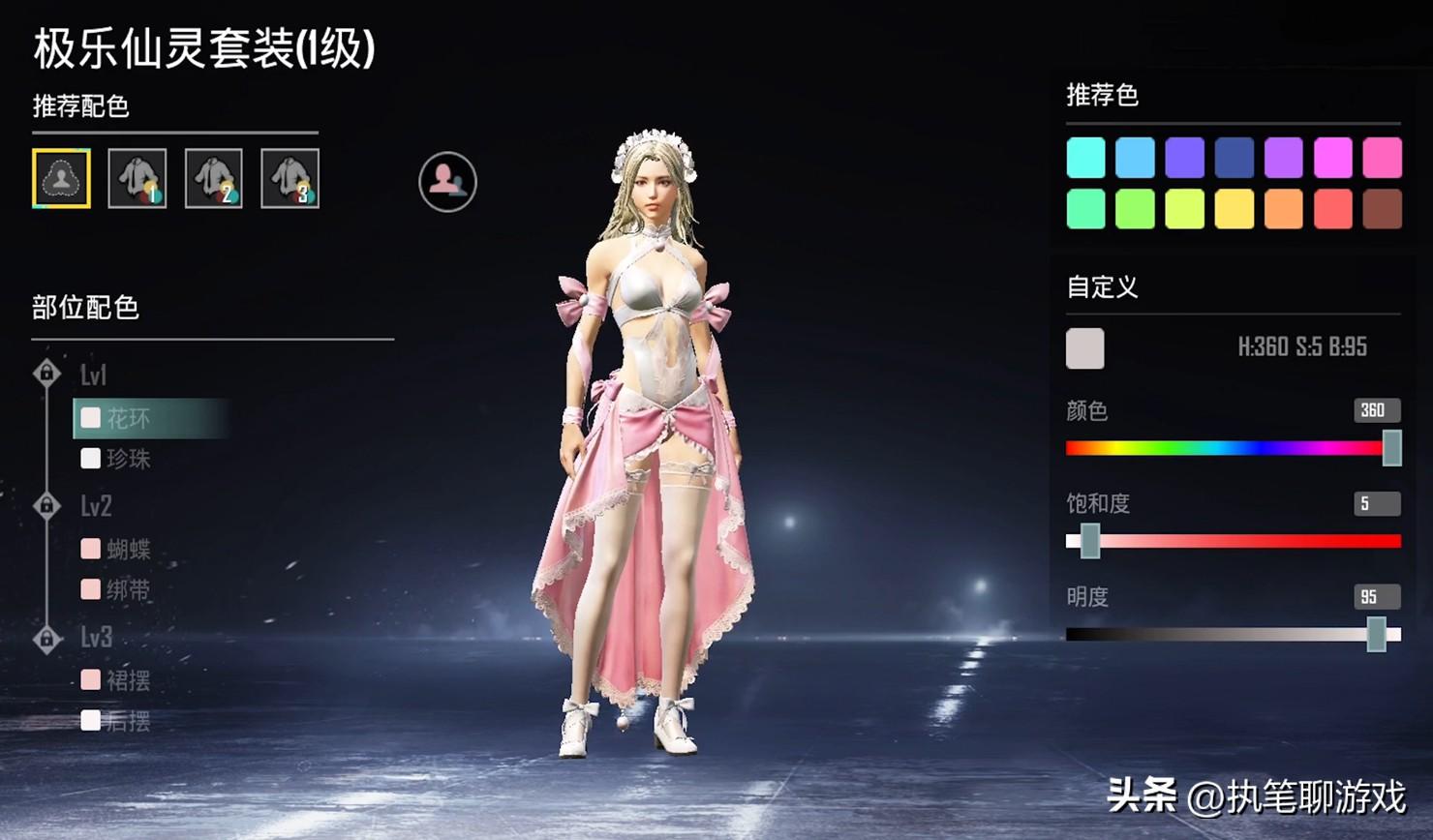The image size is (1433, 840).
Task: Select the 绑带 part entry
Action: (x=127, y=589)
